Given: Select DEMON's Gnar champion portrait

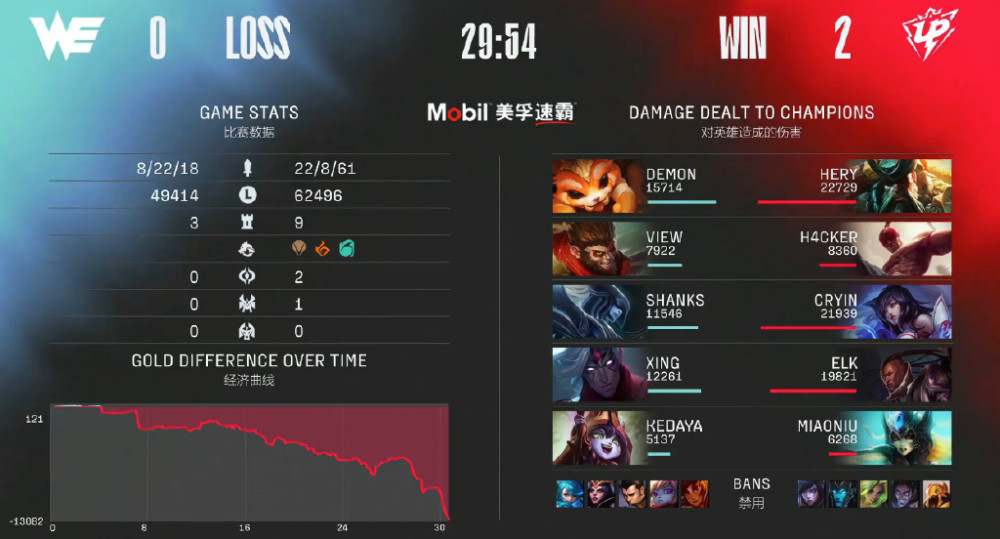Looking at the screenshot, I should point(597,186).
